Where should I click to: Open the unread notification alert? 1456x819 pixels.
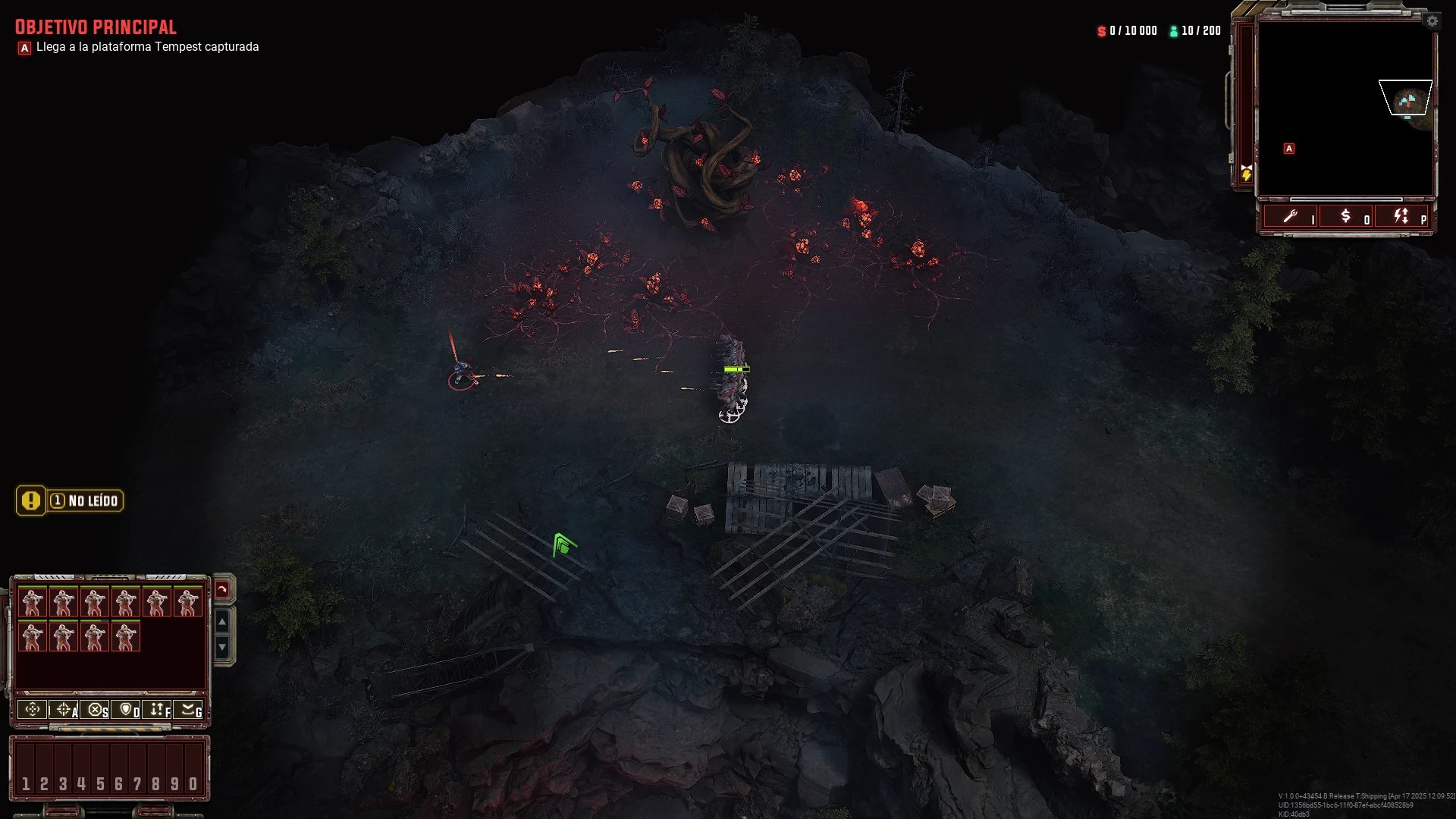pos(70,500)
